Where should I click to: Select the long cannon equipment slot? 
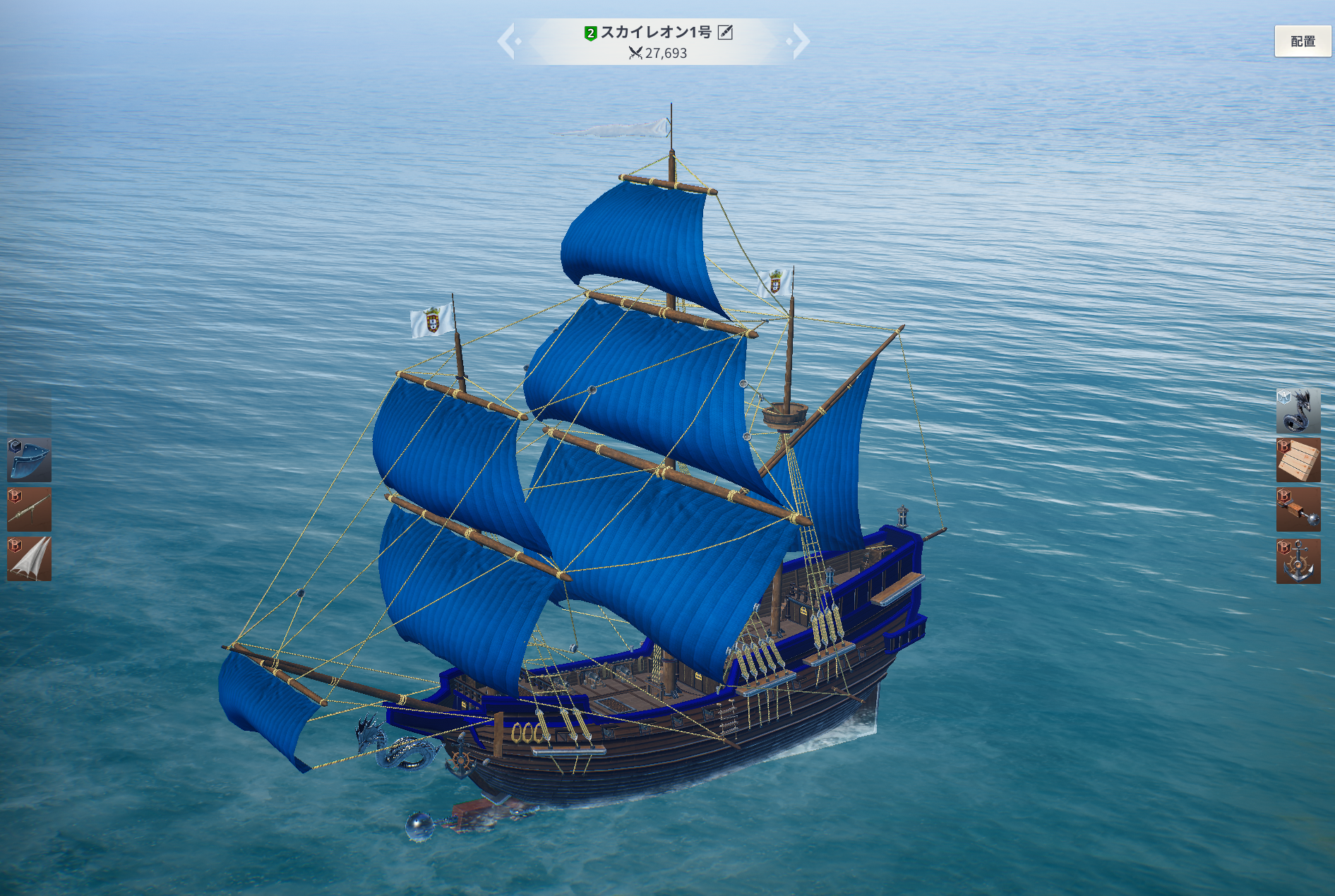coord(29,509)
